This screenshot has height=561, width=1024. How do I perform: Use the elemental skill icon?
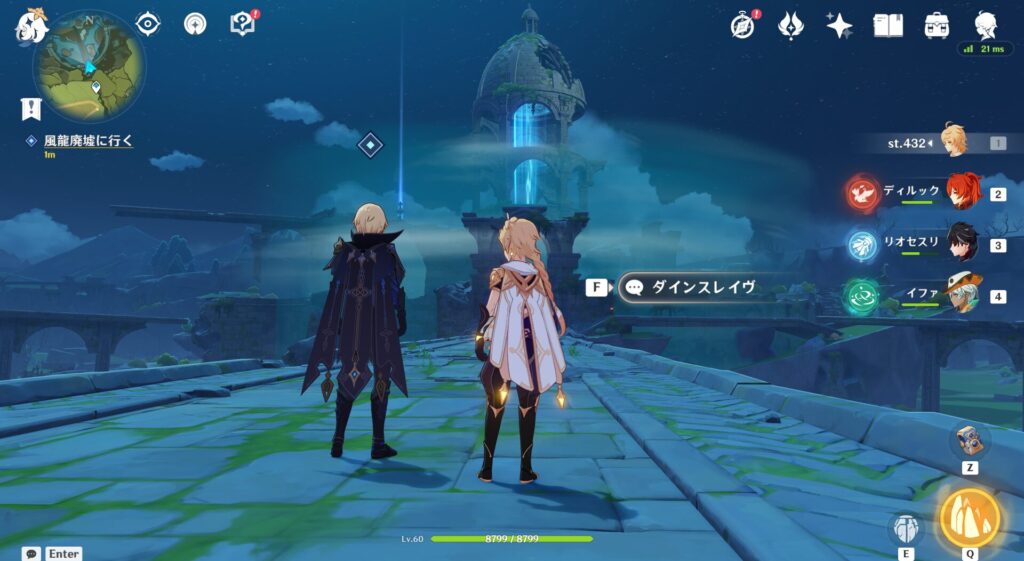pyautogui.click(x=906, y=528)
